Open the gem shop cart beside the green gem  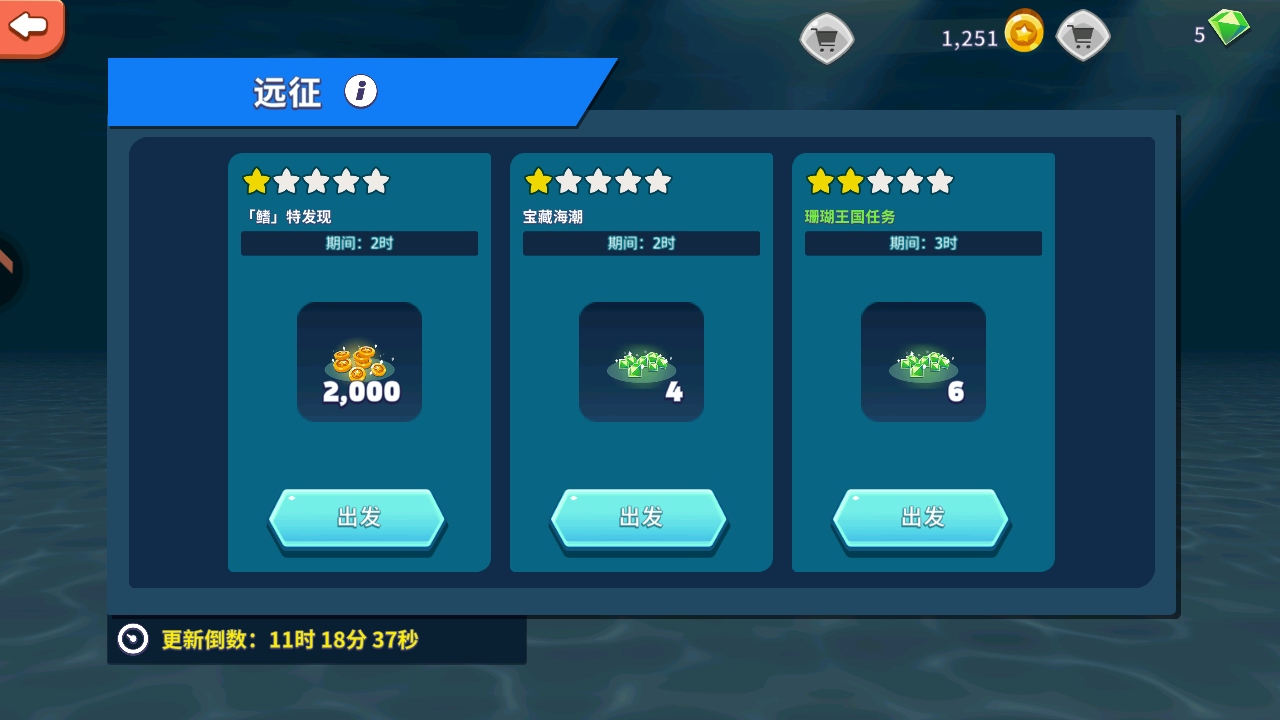coord(1083,39)
